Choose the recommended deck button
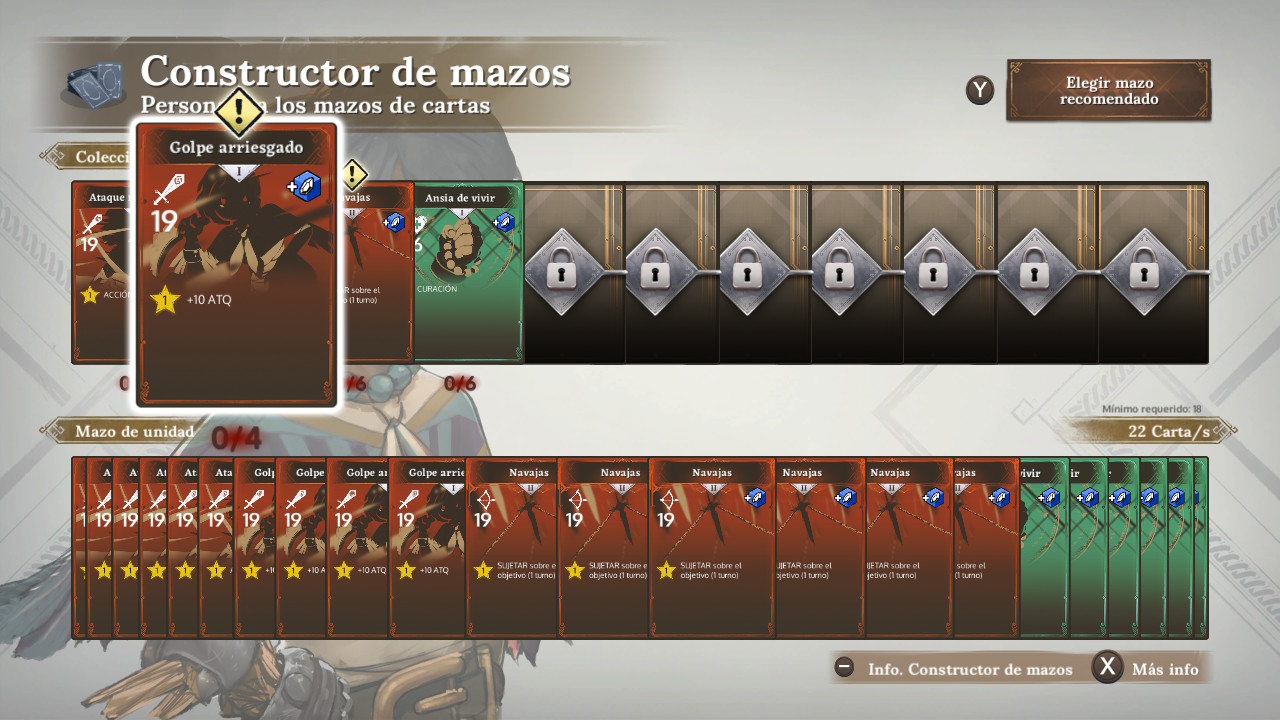This screenshot has width=1280, height=720. [x=1108, y=90]
